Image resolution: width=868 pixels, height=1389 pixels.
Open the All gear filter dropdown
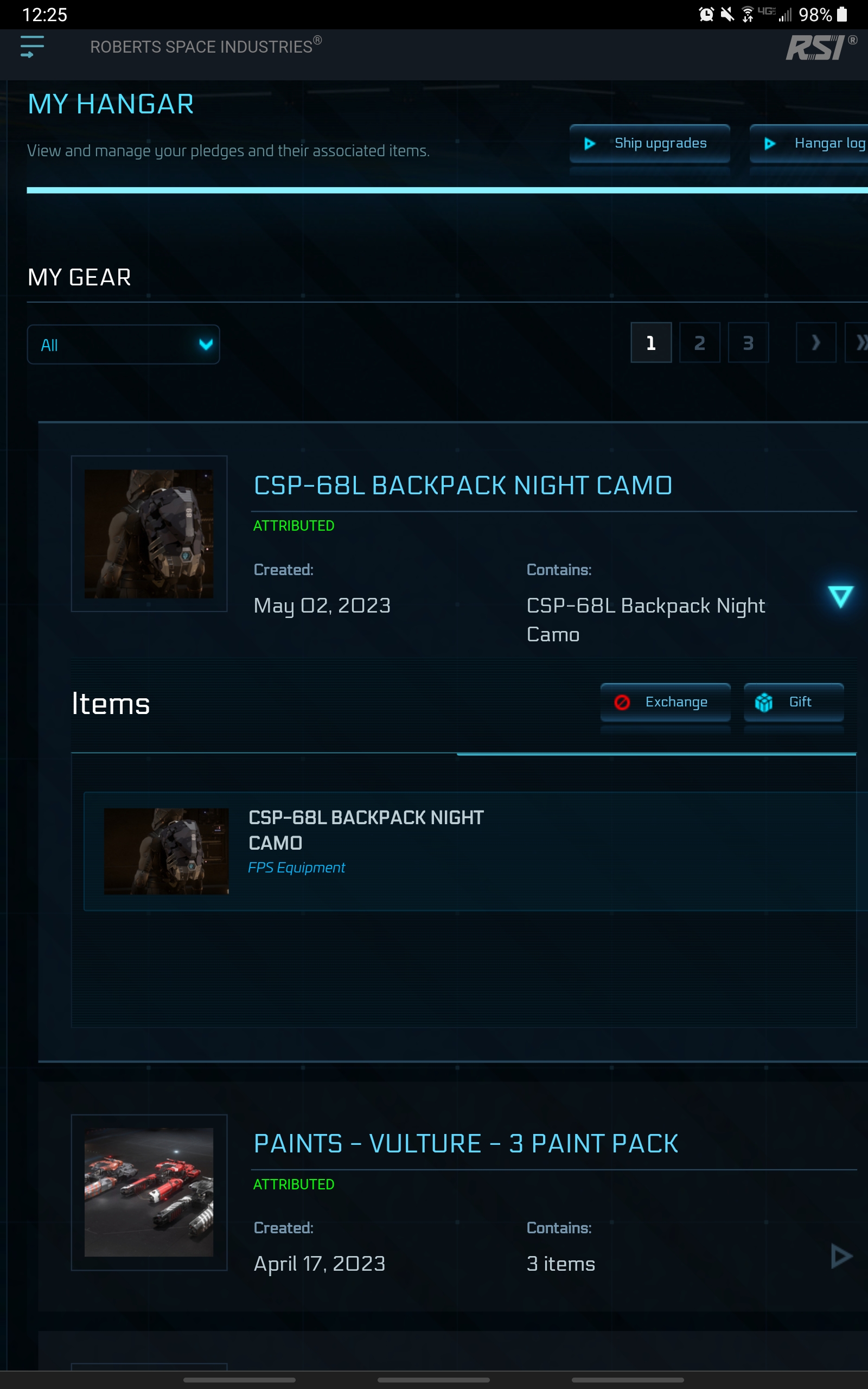pos(123,345)
